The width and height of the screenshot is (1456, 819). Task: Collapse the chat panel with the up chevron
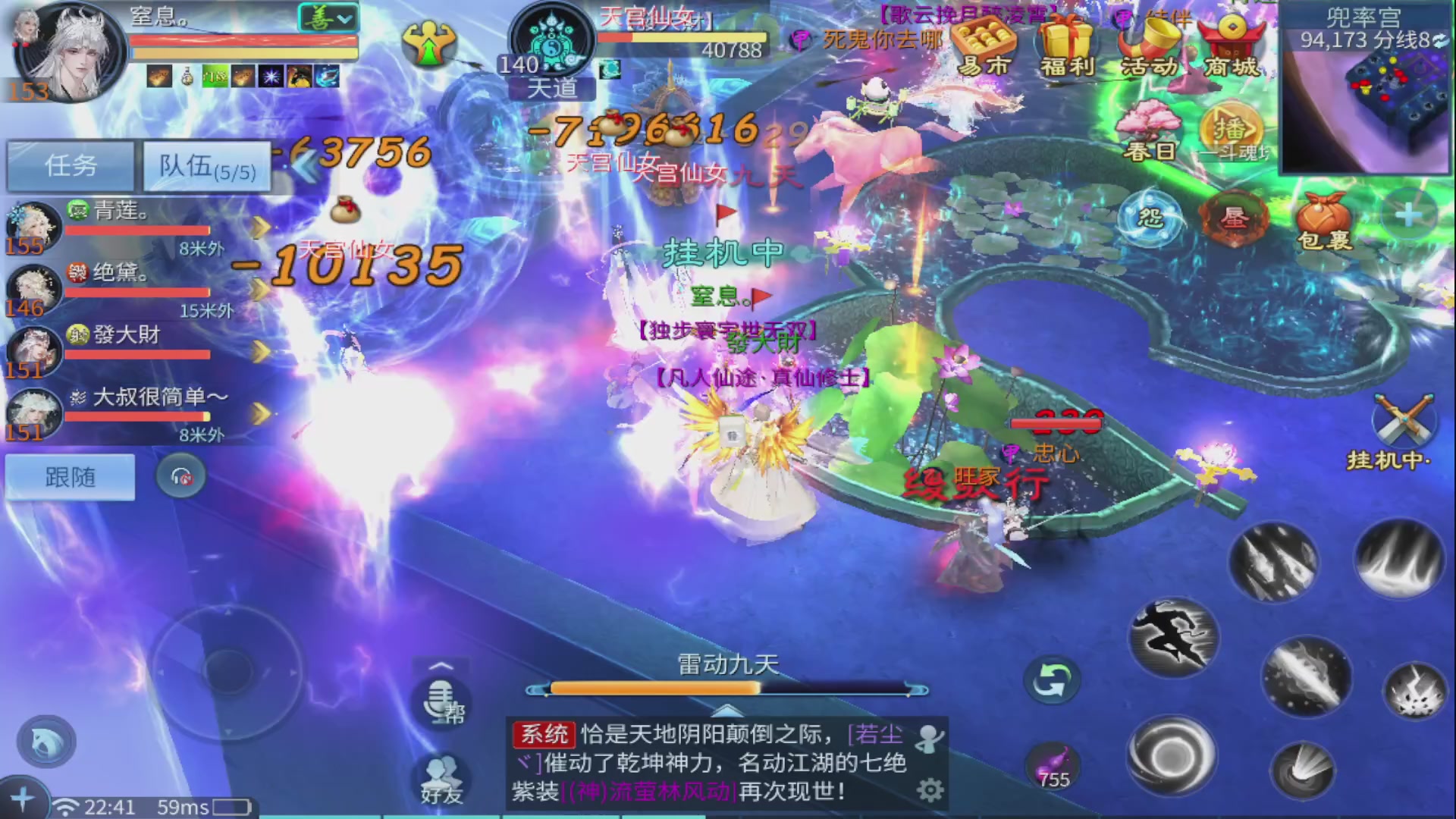(x=728, y=711)
